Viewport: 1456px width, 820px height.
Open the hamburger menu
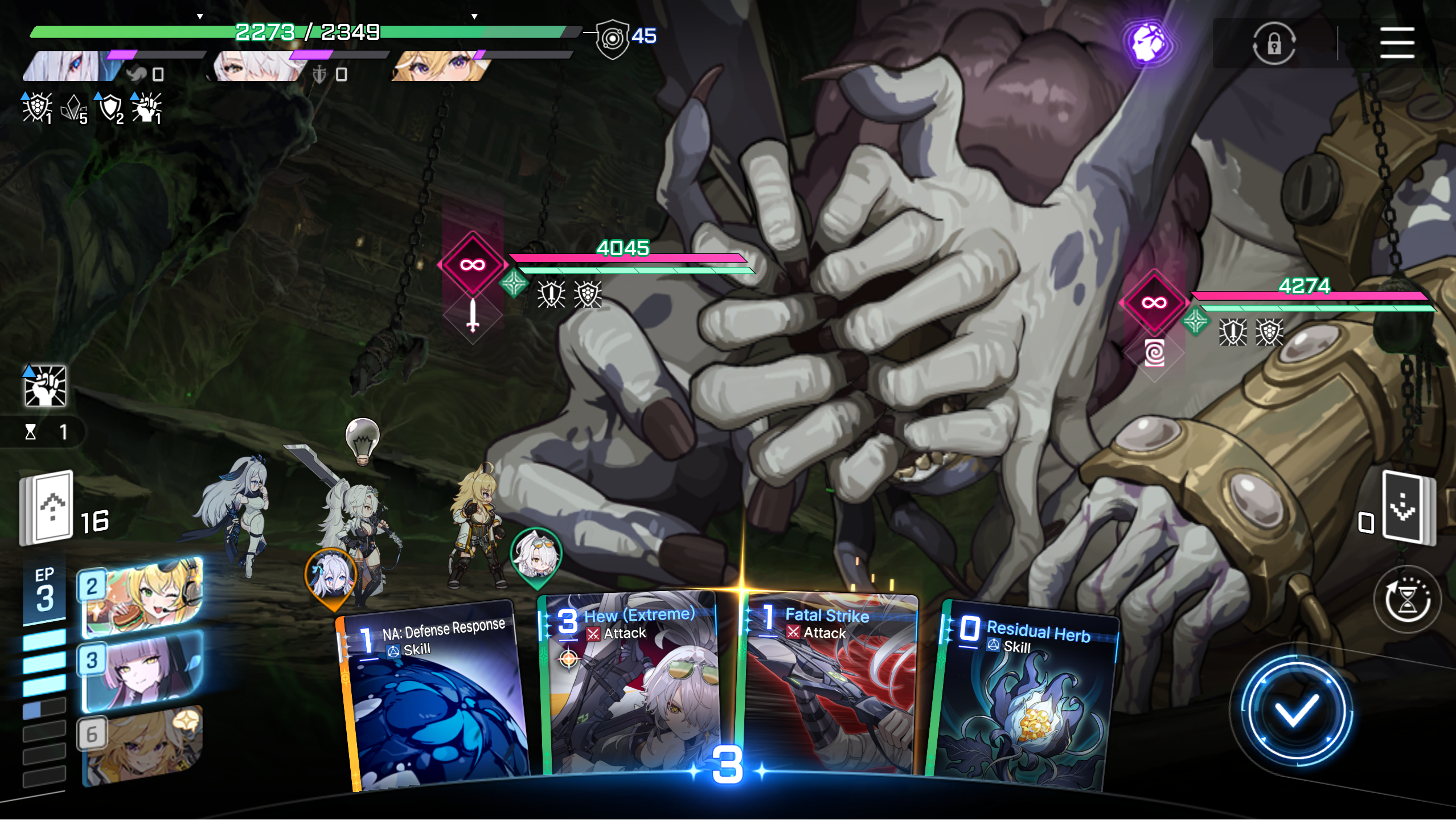click(x=1396, y=43)
